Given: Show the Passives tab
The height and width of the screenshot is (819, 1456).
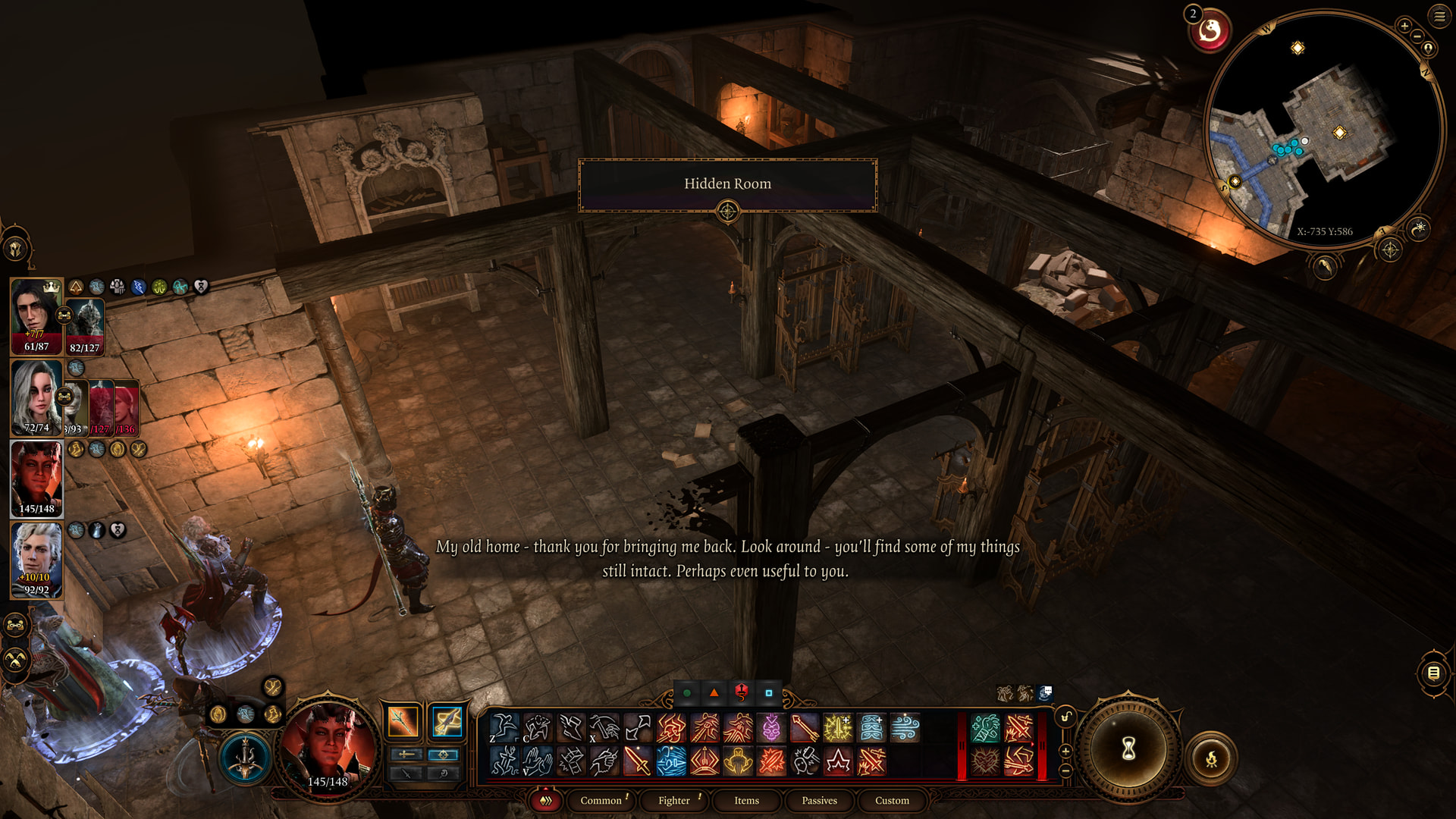Looking at the screenshot, I should (819, 800).
